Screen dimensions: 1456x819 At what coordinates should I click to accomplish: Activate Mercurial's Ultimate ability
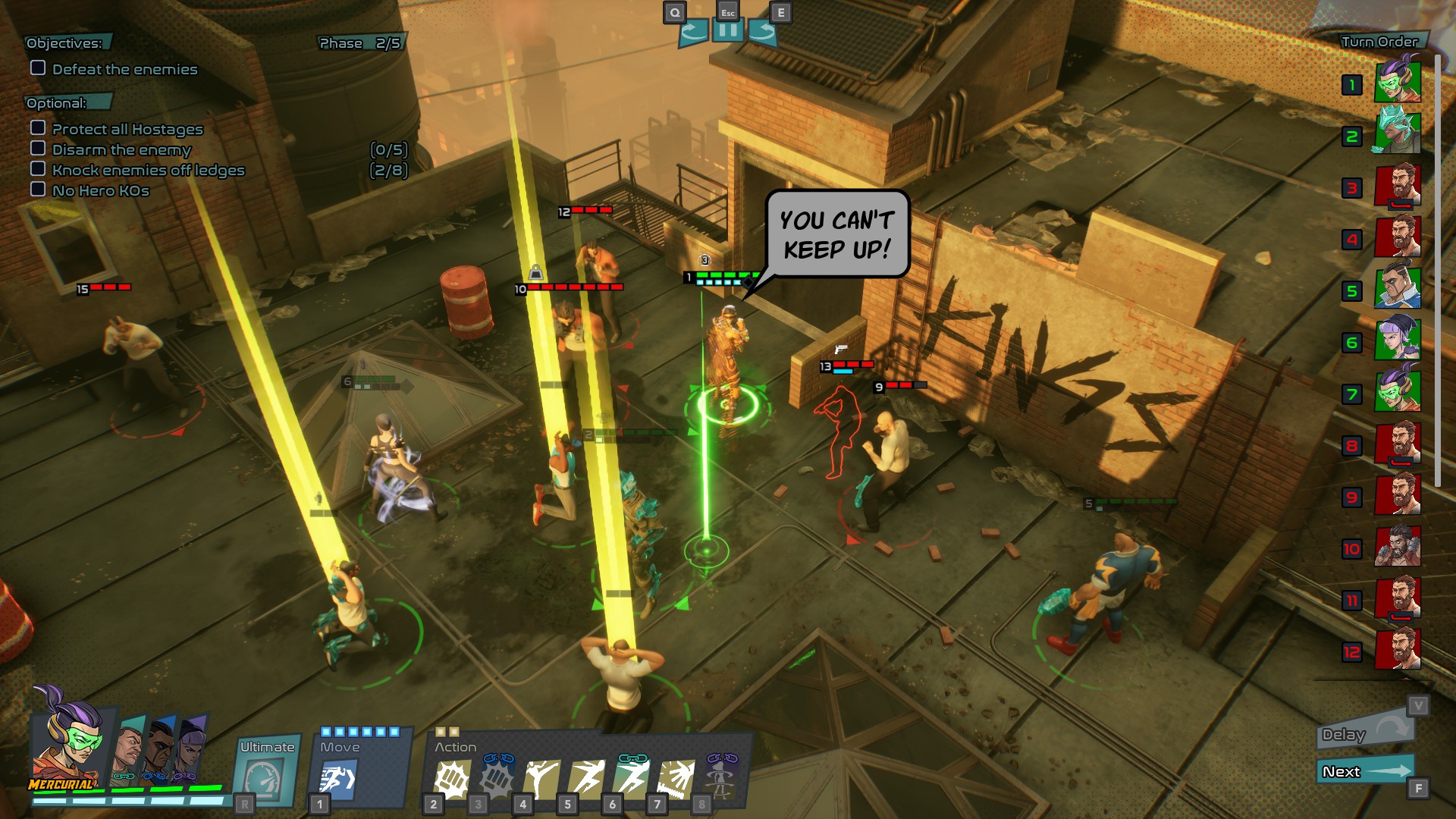[x=266, y=772]
